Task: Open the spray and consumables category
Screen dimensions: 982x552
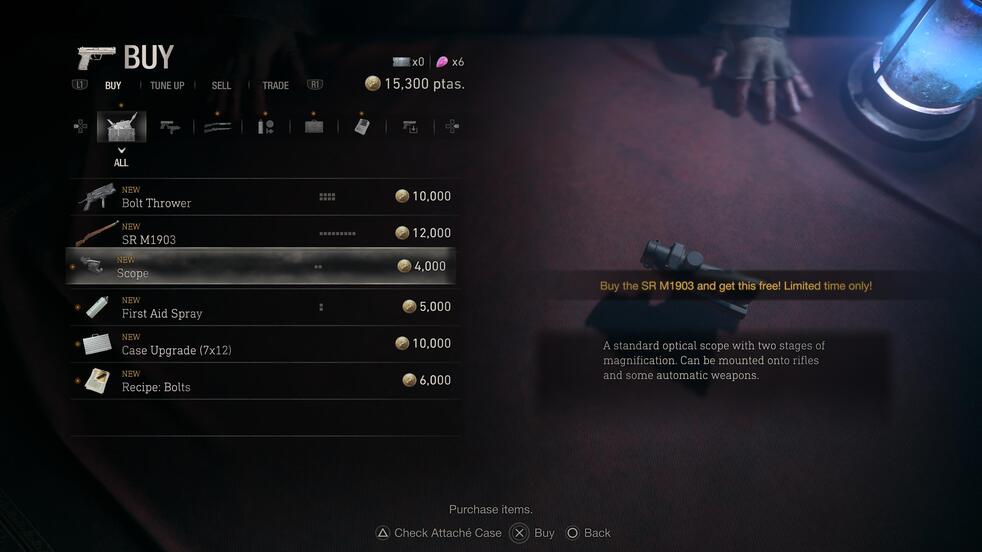Action: (x=266, y=127)
